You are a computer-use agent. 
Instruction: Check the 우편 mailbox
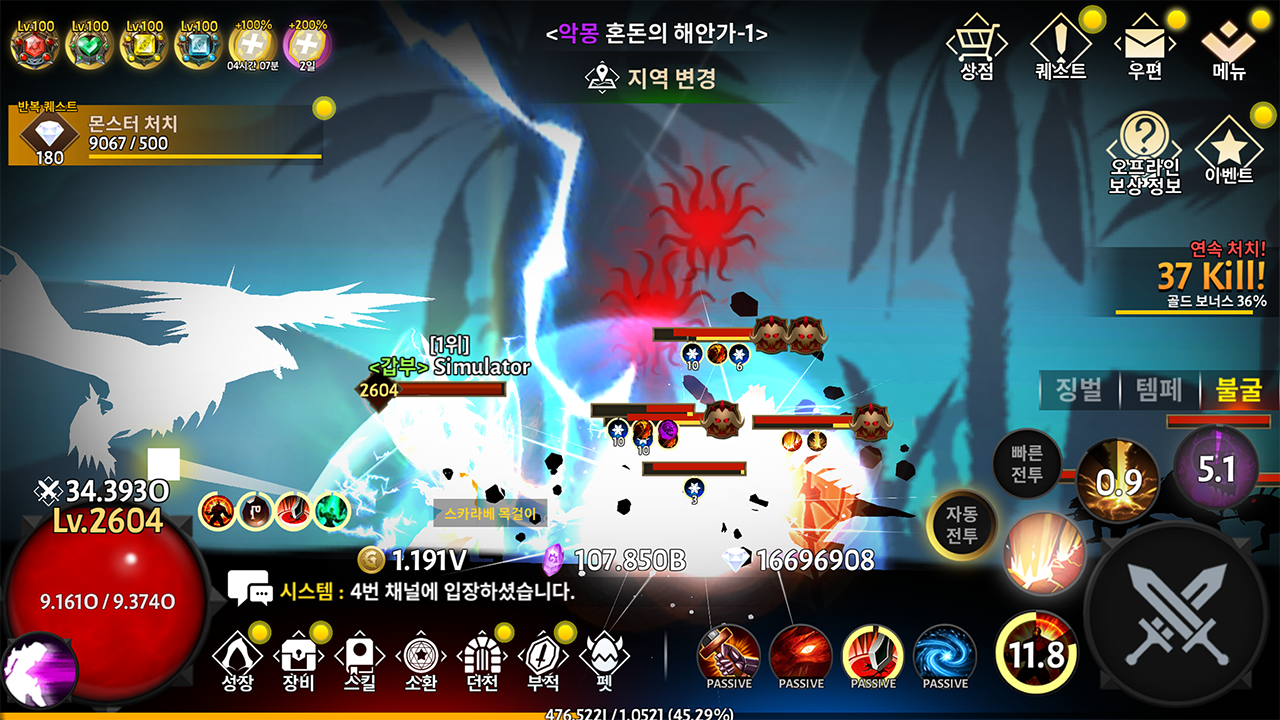[x=1145, y=48]
